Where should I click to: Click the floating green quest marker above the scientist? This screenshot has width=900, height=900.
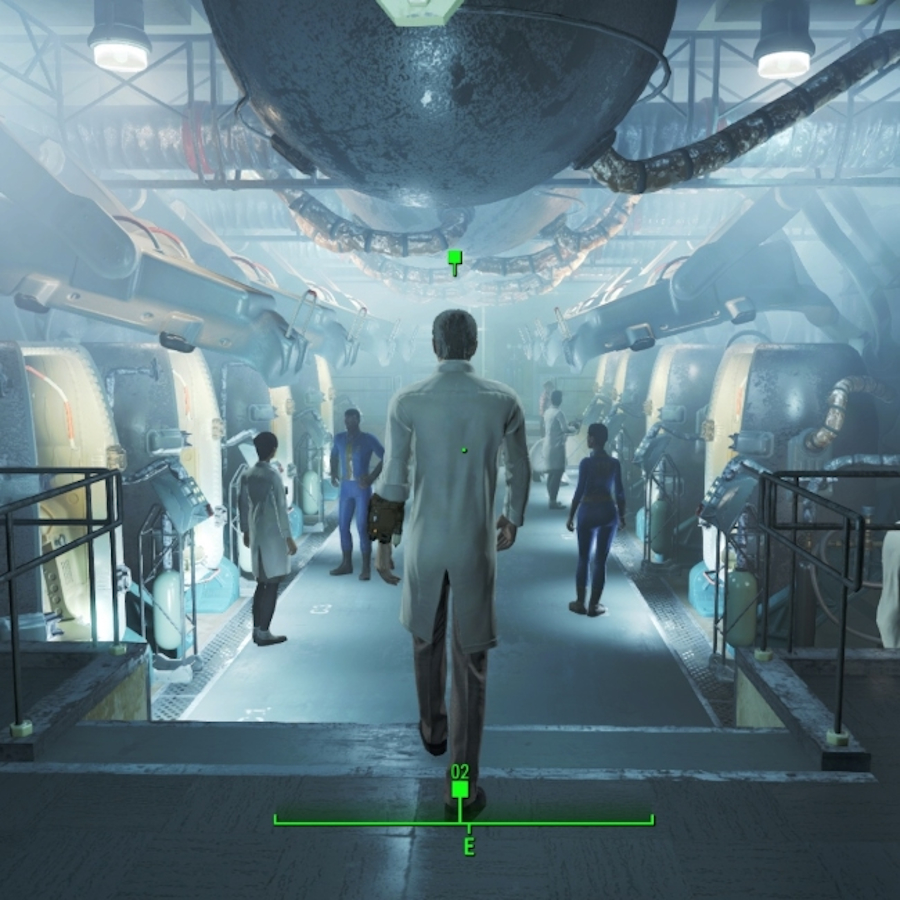click(x=455, y=262)
